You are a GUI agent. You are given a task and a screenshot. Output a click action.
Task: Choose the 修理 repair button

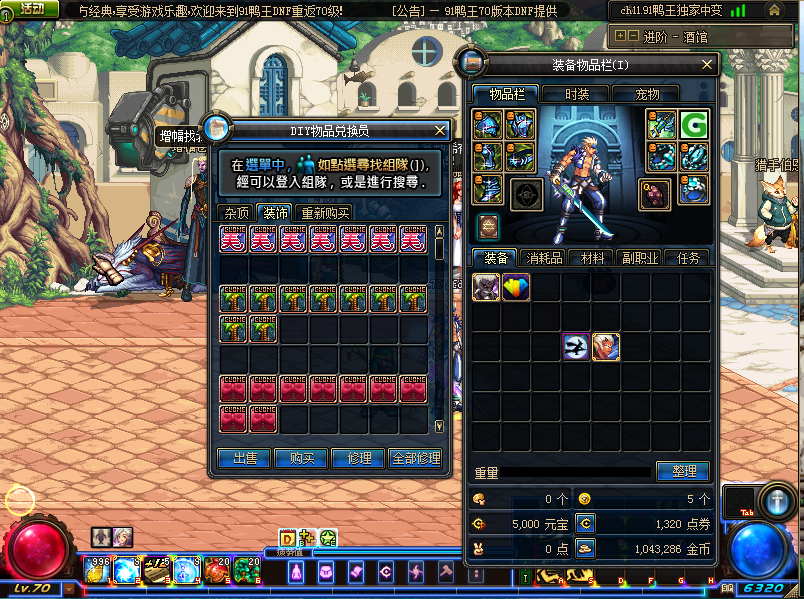(358, 458)
